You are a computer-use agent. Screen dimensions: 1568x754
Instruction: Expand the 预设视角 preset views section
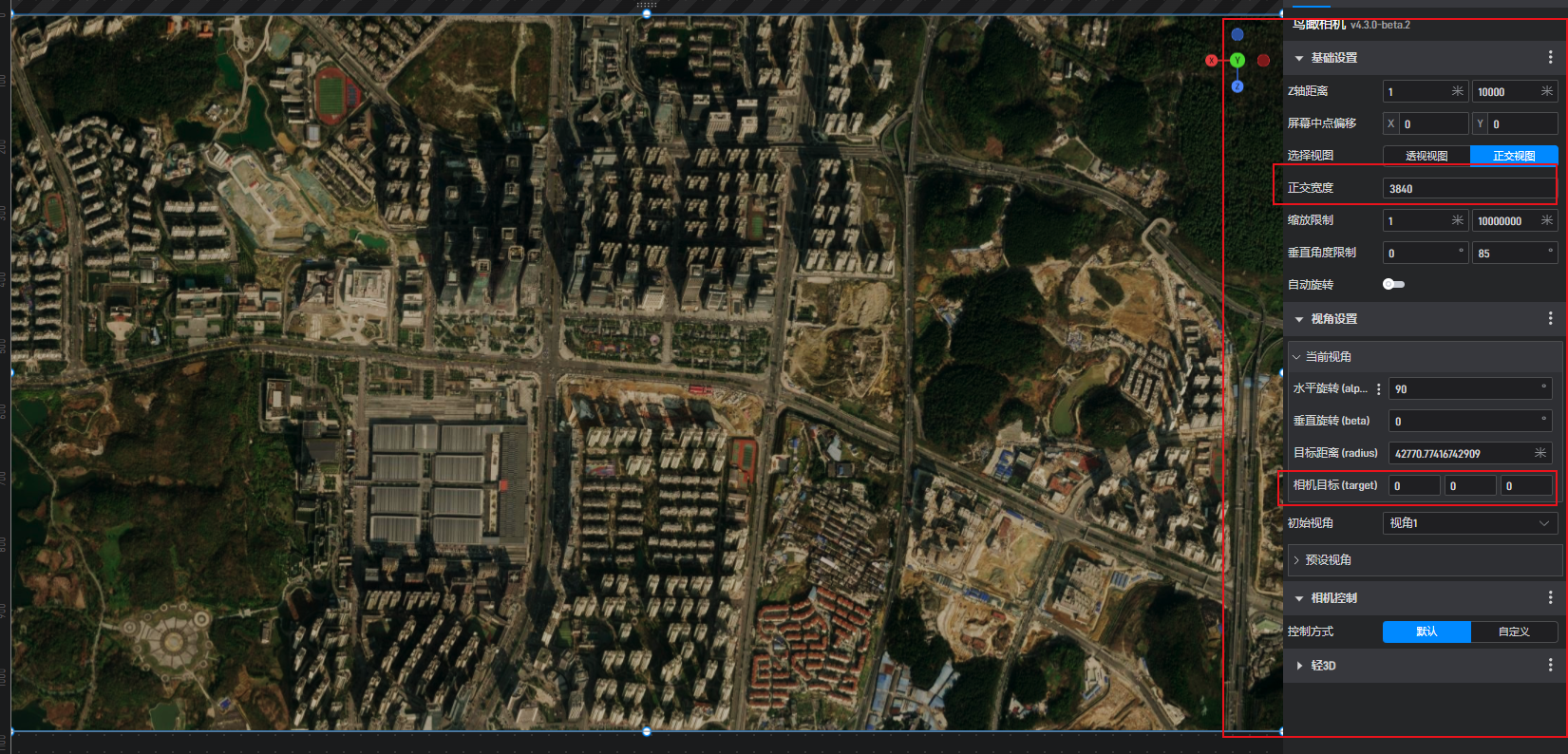(x=1328, y=560)
